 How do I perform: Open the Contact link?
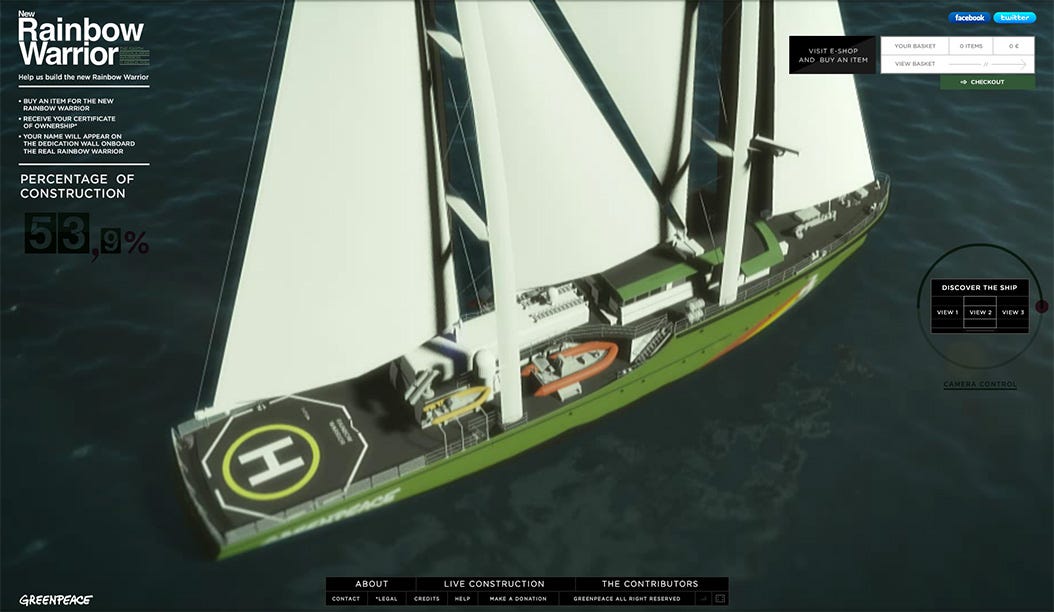pyautogui.click(x=346, y=599)
